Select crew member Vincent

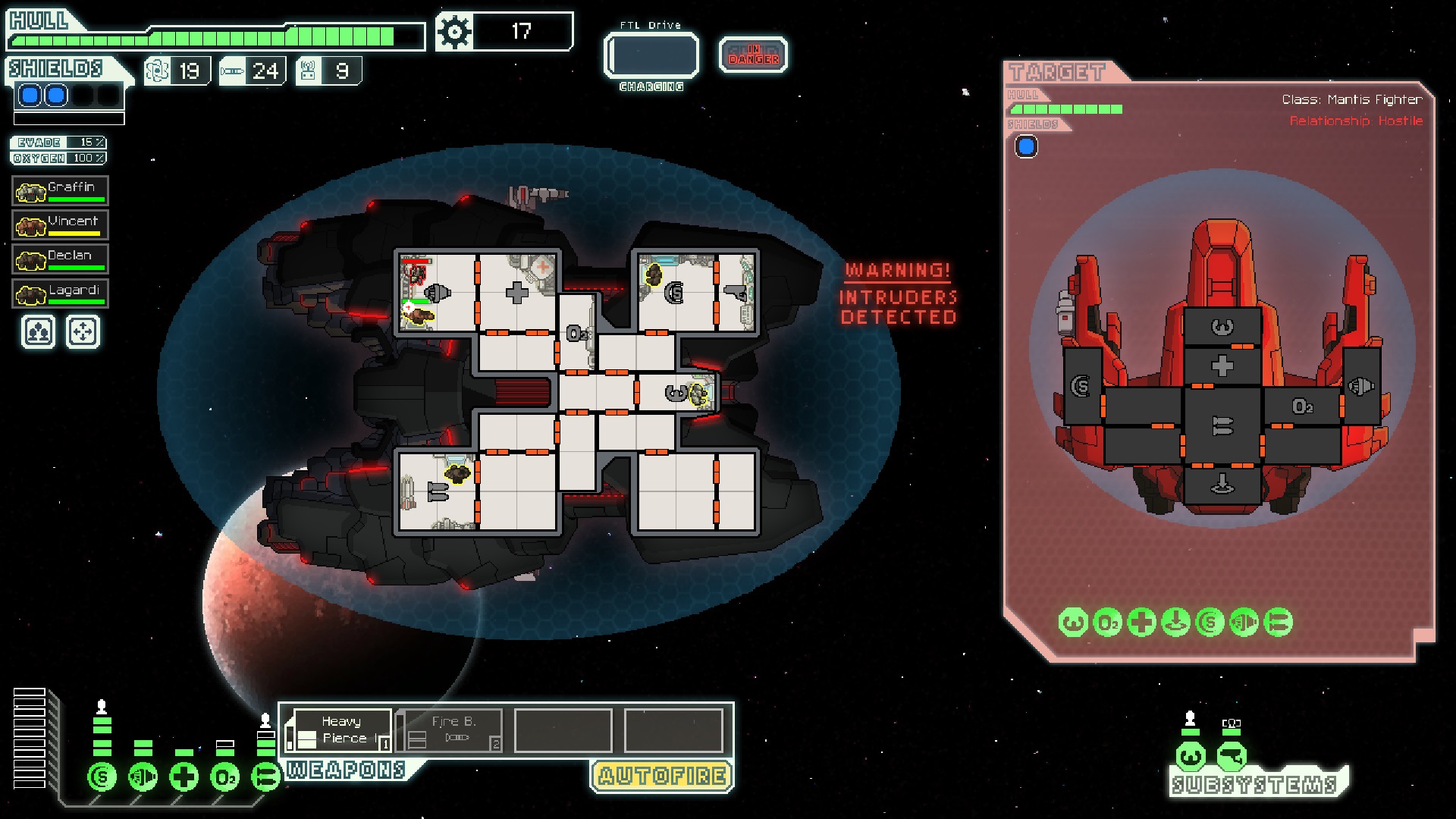click(x=60, y=224)
